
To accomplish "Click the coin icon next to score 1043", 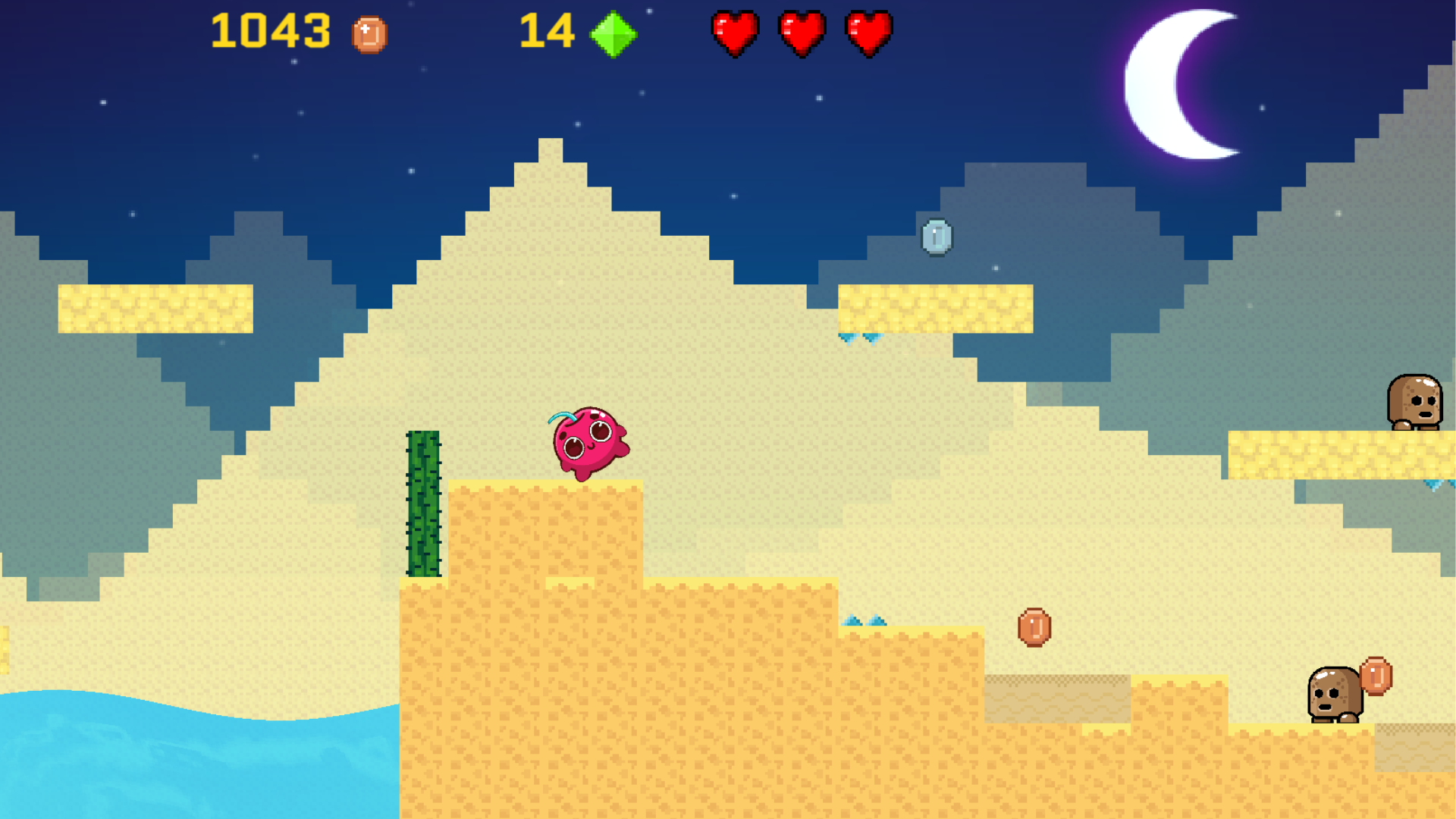I will pyautogui.click(x=369, y=34).
